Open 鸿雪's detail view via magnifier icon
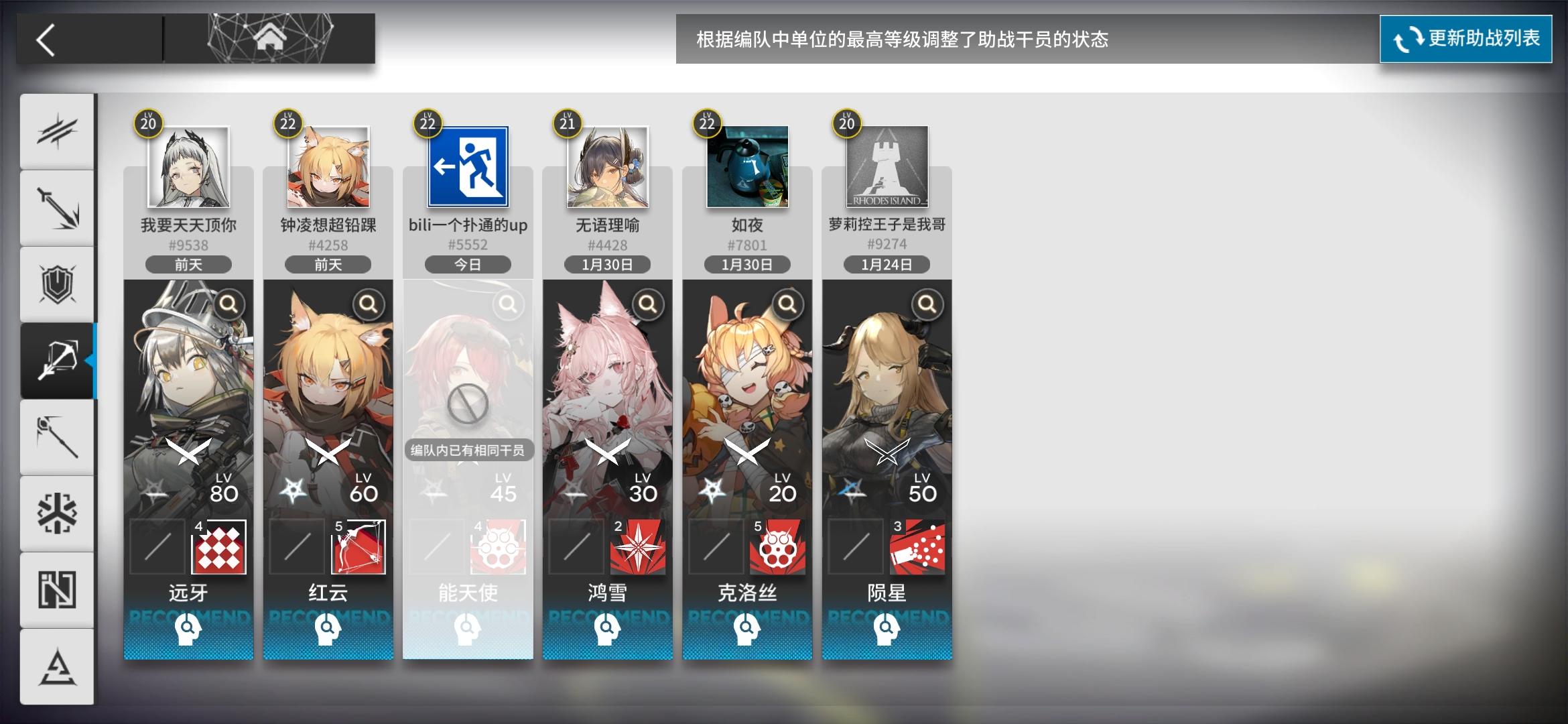1568x724 pixels. tap(649, 305)
